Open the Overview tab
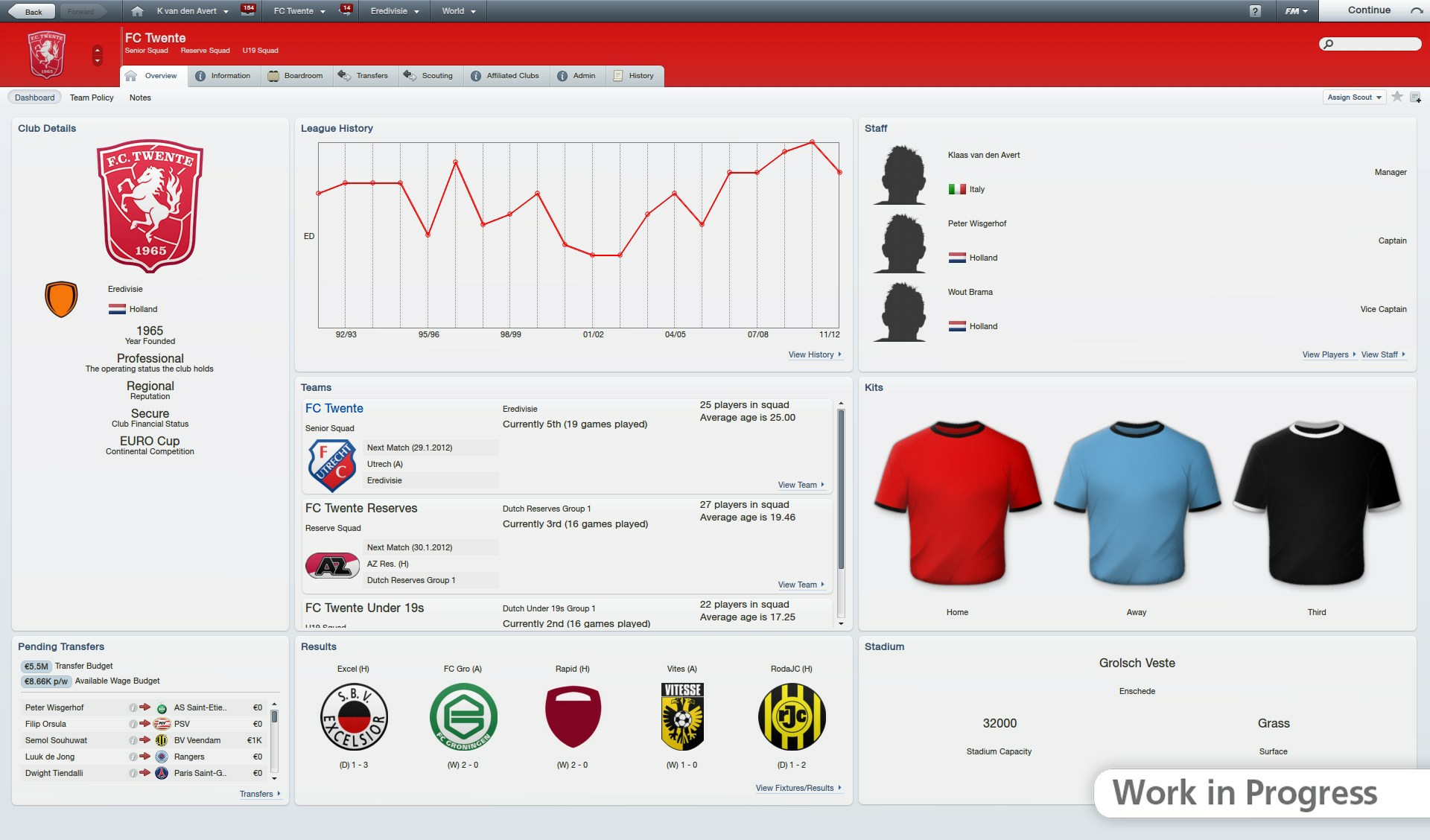Viewport: 1430px width, 840px height. (152, 75)
